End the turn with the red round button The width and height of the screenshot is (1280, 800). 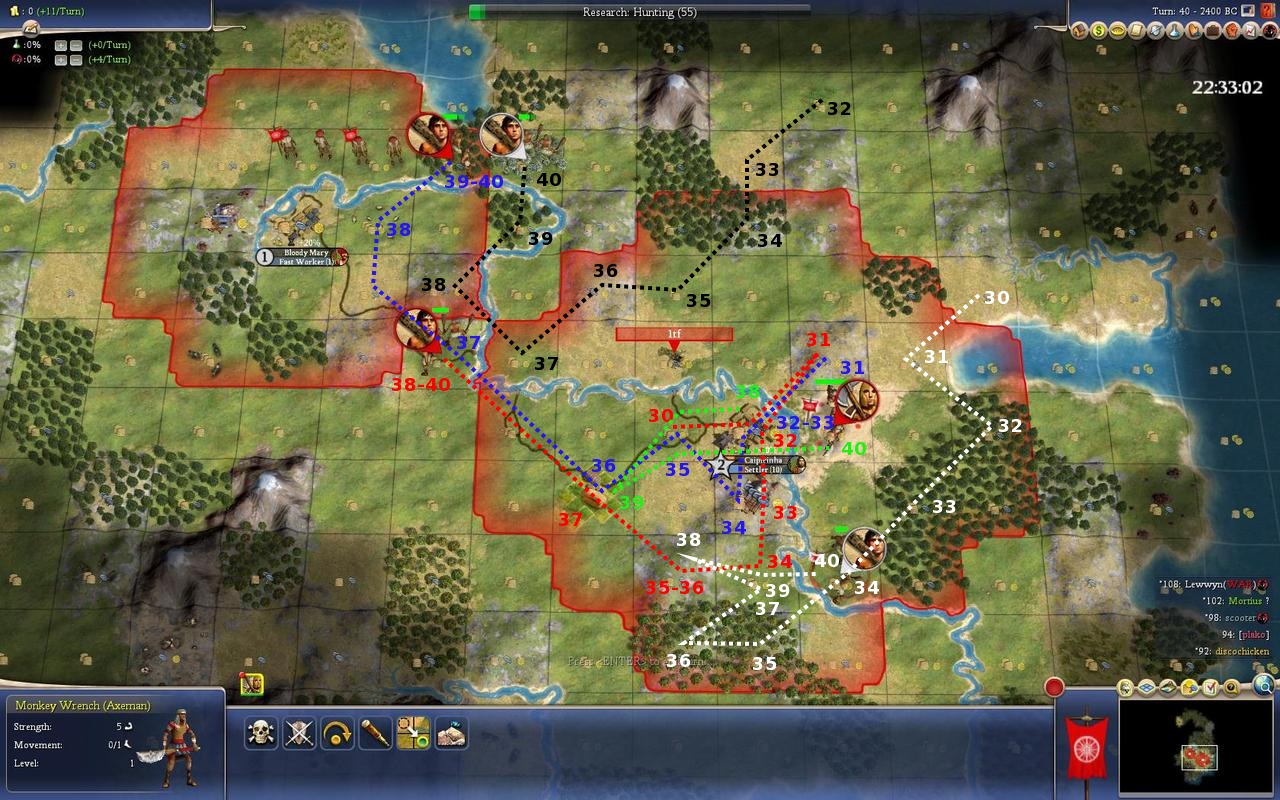point(1054,688)
